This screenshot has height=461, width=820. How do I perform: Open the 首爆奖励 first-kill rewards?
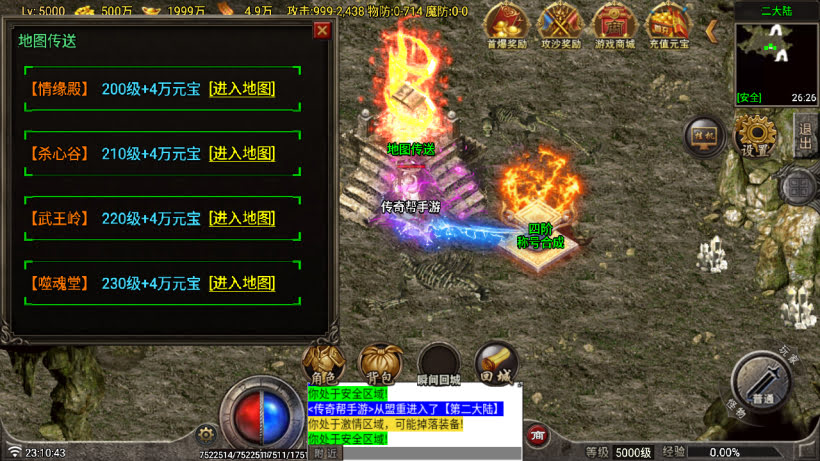(506, 24)
